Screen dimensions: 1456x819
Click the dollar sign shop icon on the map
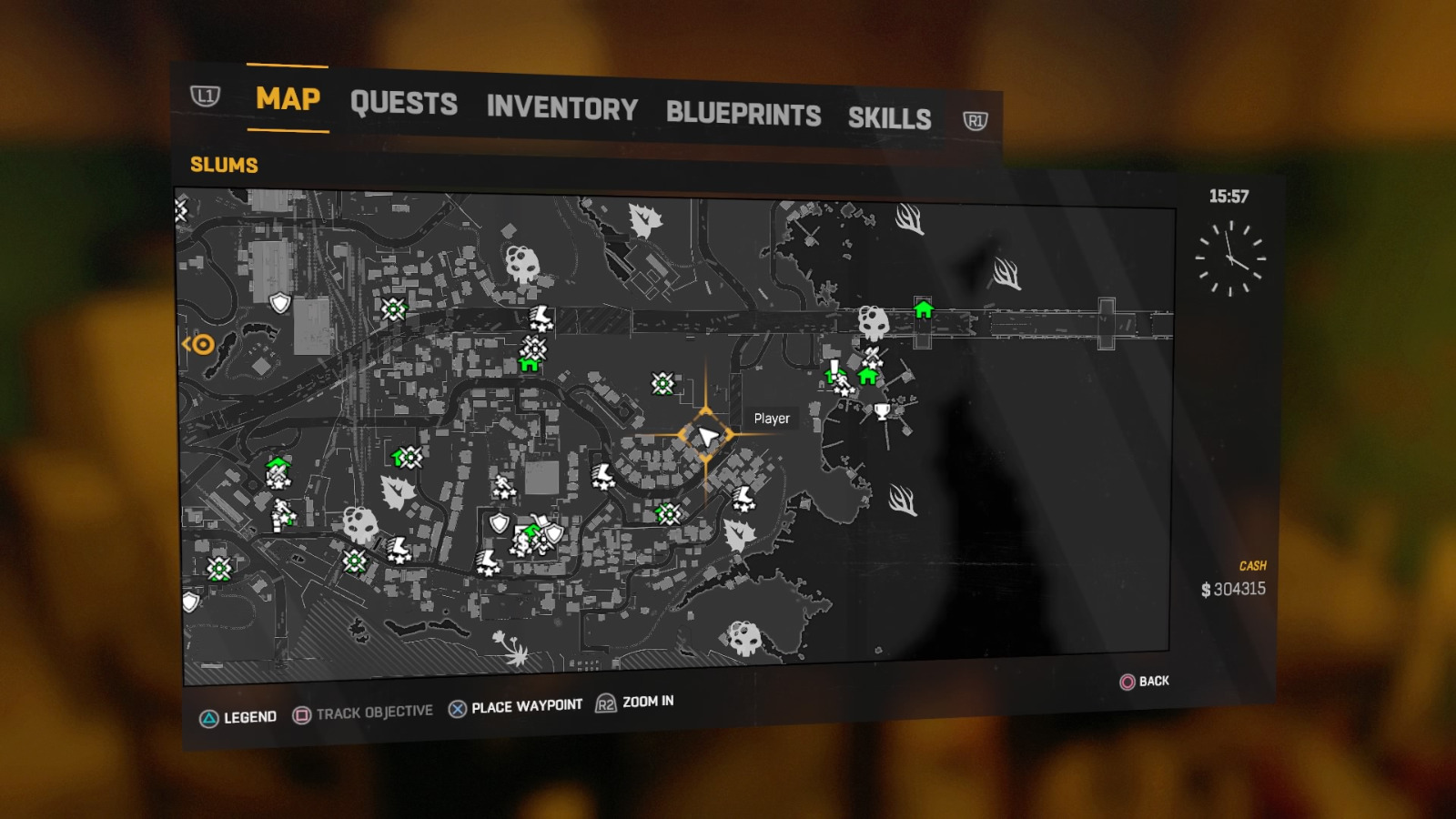click(x=522, y=543)
